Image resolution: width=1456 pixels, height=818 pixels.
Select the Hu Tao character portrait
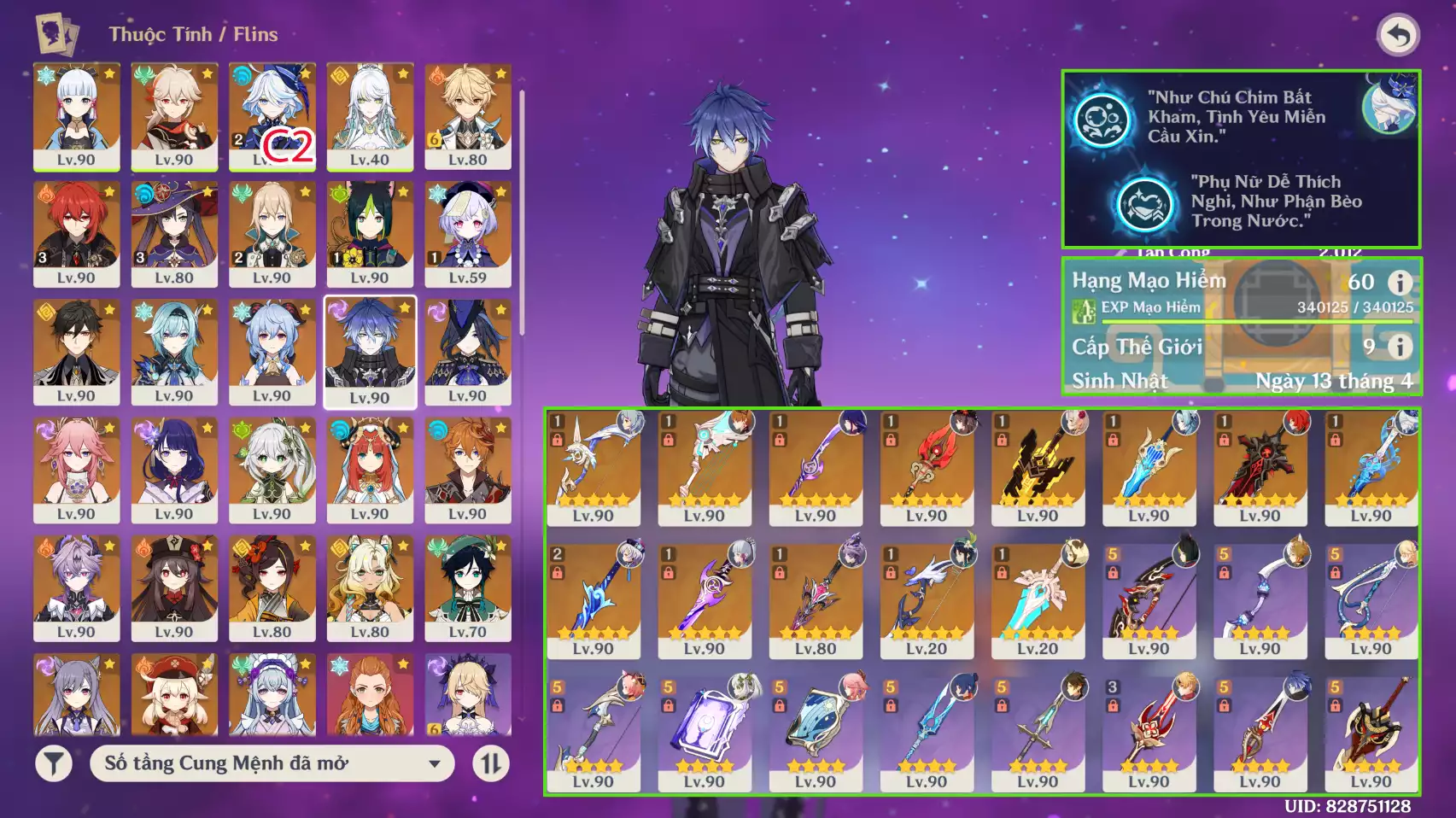pos(174,587)
